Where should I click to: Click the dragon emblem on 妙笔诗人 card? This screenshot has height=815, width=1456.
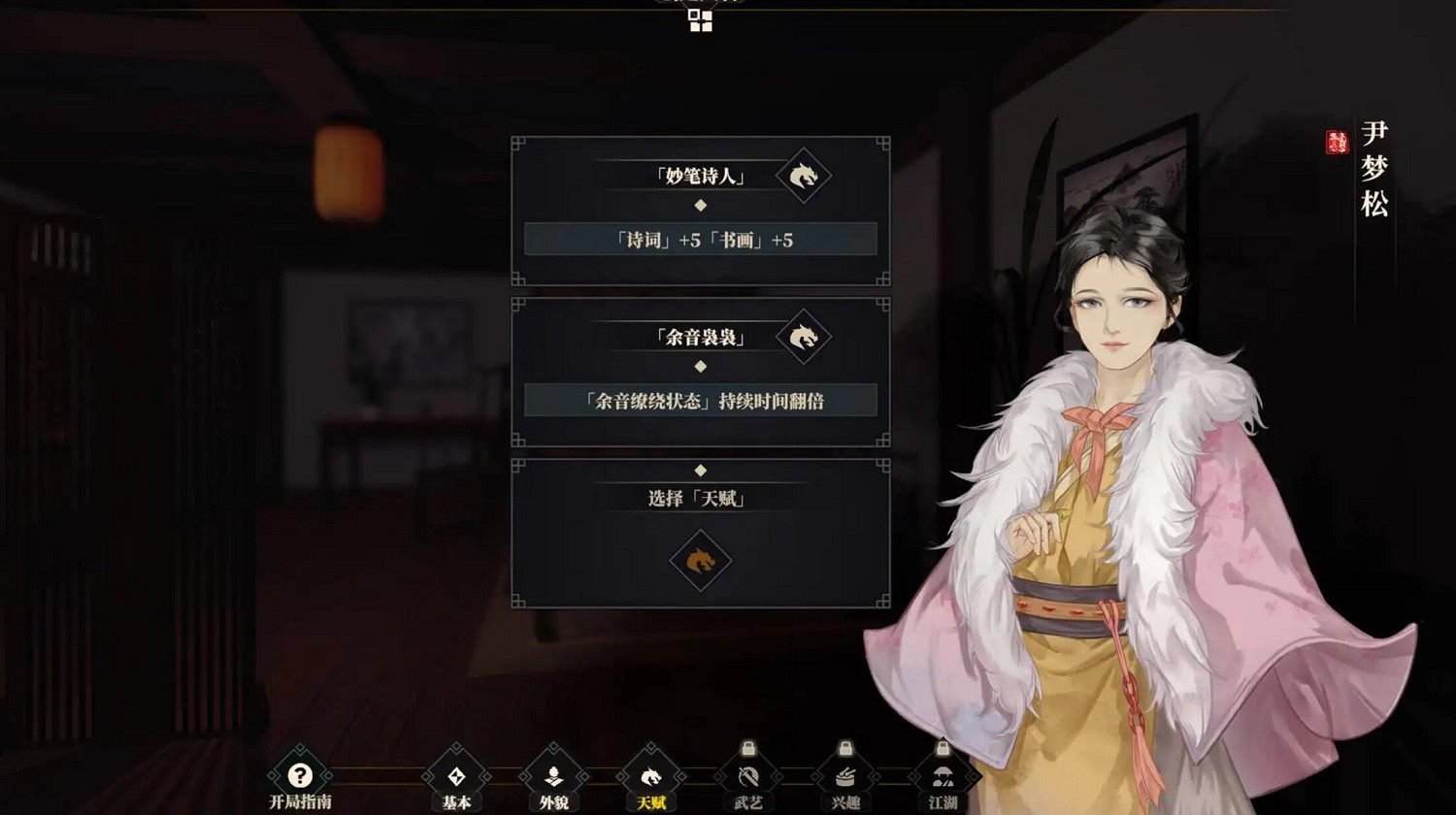802,177
